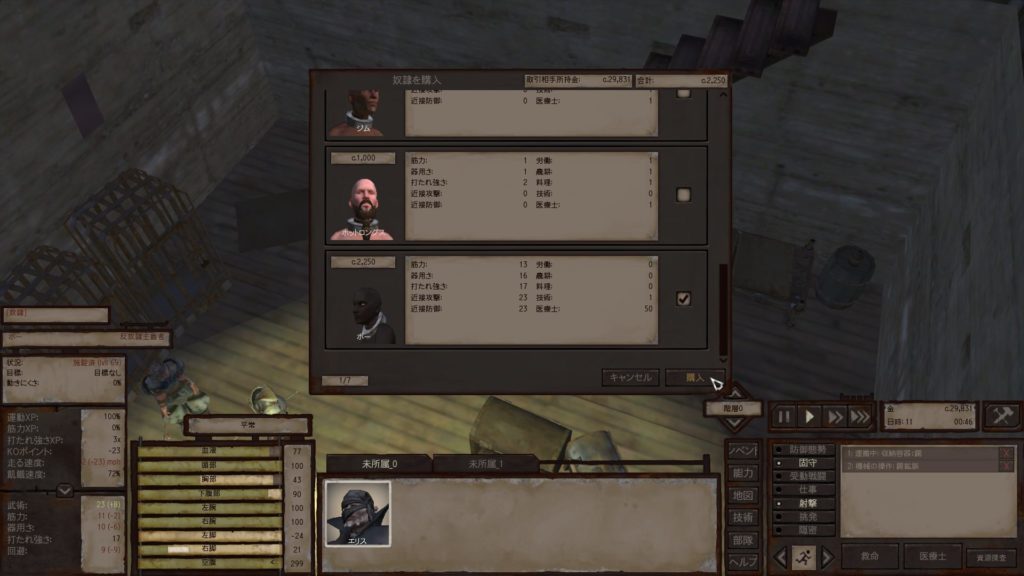1024x576 pixels.
Task: Set game speed to triple fast-forward
Action: [x=860, y=416]
